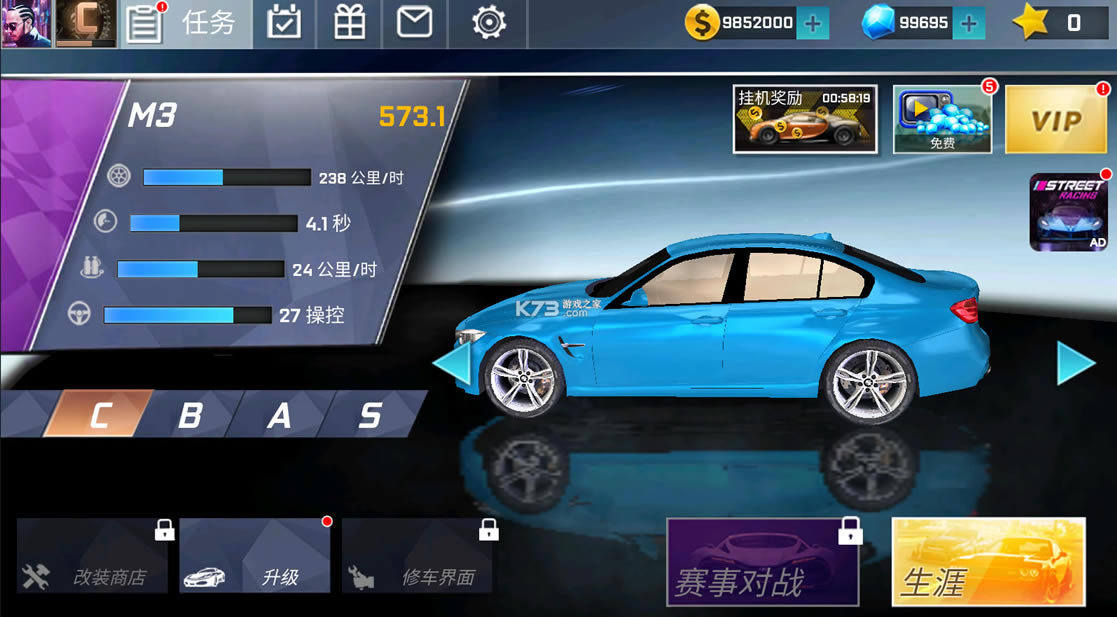
Task: Claim the 挂机奖励 idle reward
Action: [804, 119]
